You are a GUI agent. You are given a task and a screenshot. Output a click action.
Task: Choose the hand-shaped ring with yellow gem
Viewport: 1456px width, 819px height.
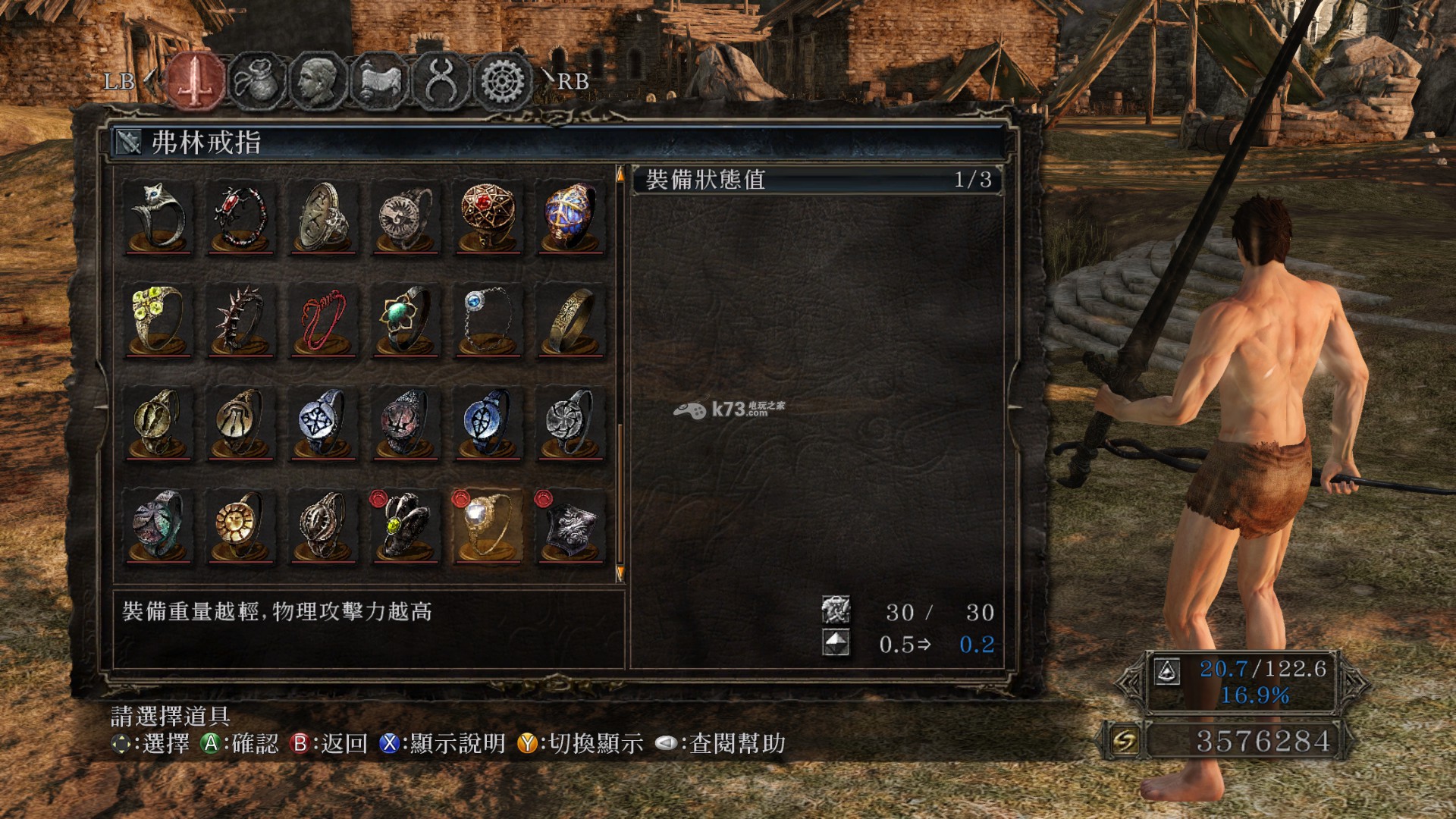point(406,526)
